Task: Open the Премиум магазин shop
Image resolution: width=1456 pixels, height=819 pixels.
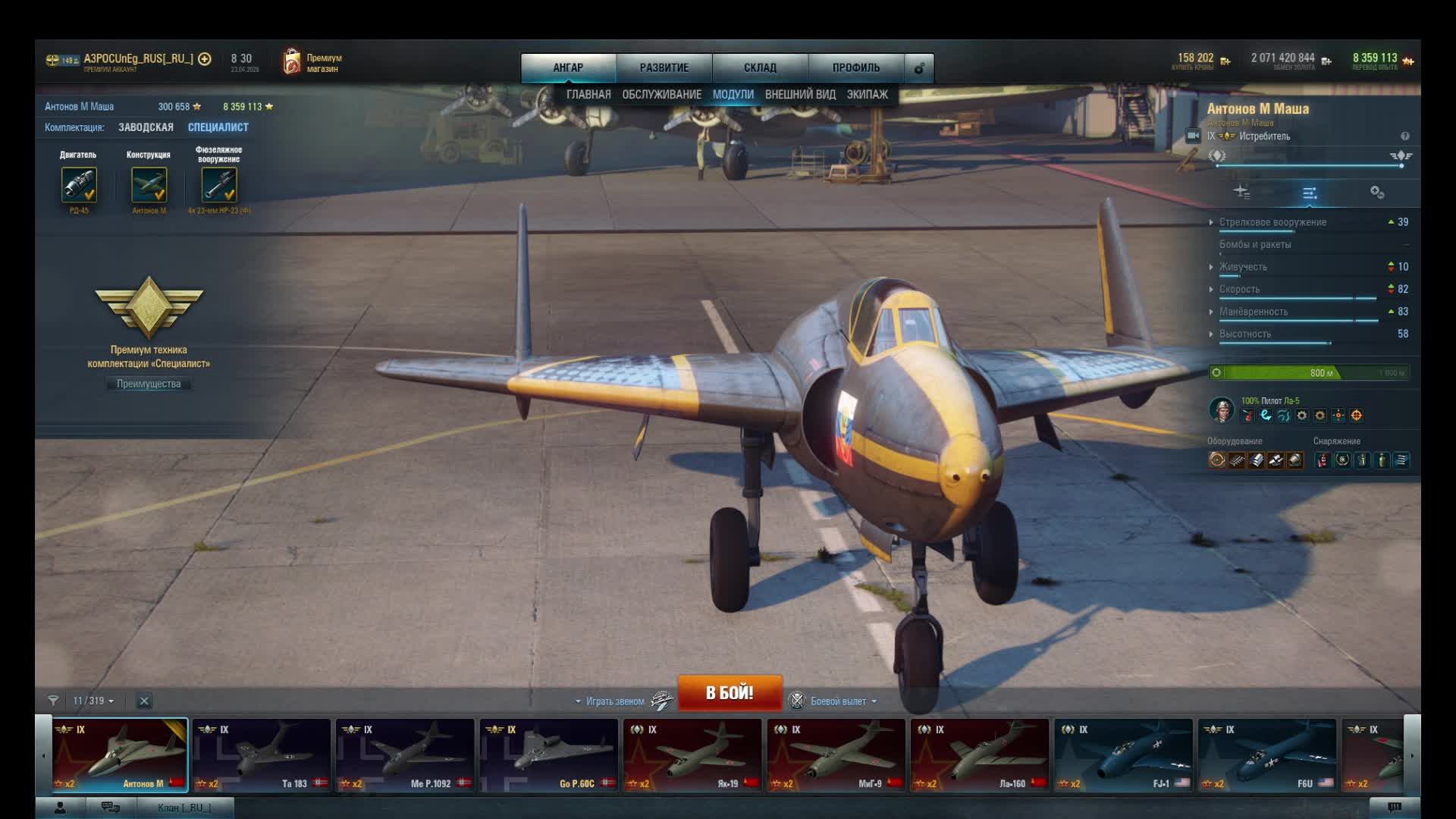Action: click(312, 63)
